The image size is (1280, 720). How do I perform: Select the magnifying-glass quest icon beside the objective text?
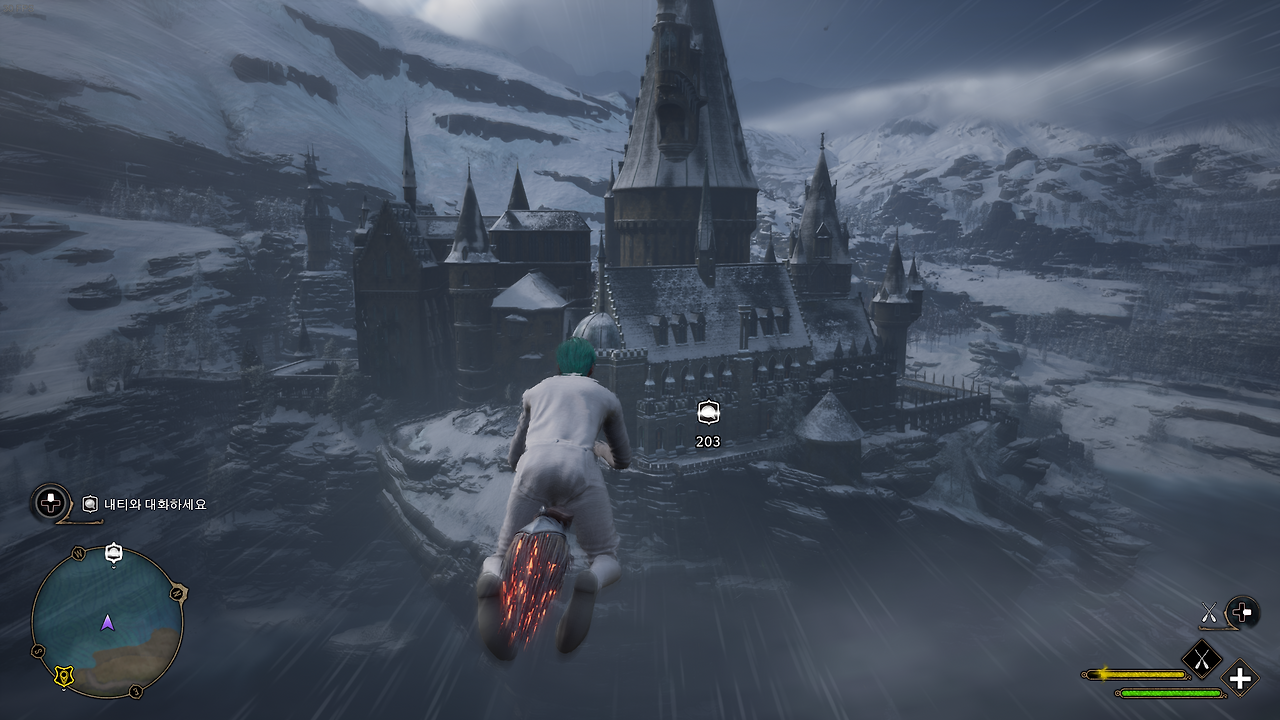coord(89,503)
